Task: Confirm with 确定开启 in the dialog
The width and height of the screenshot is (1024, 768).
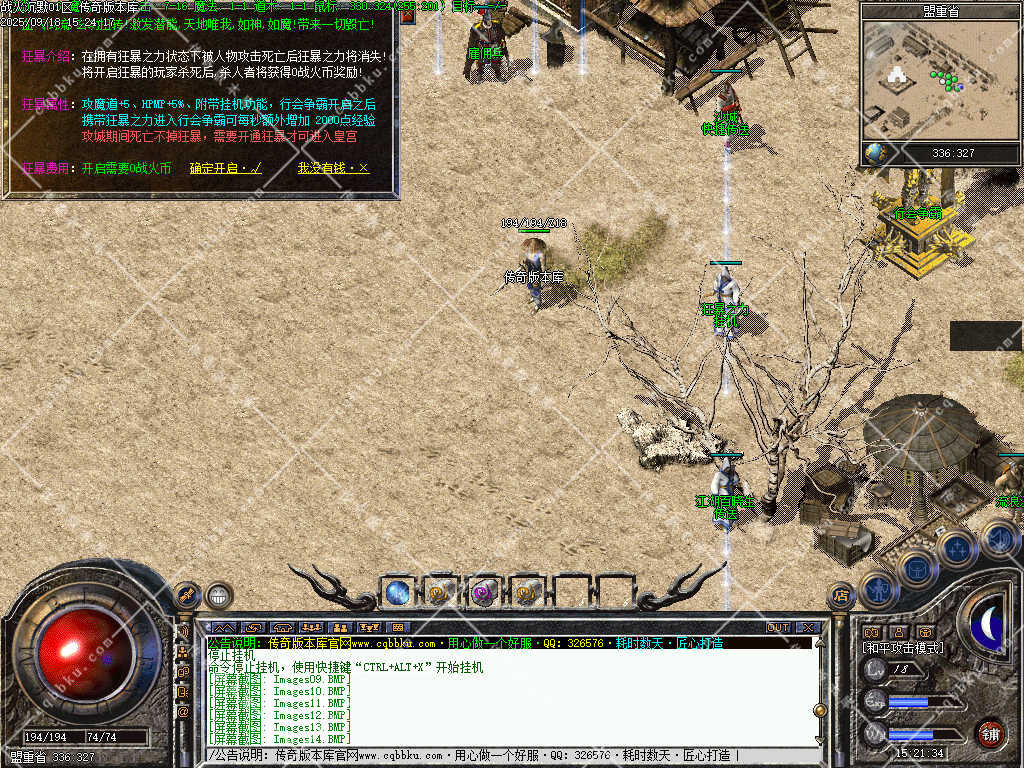Action: tap(225, 168)
